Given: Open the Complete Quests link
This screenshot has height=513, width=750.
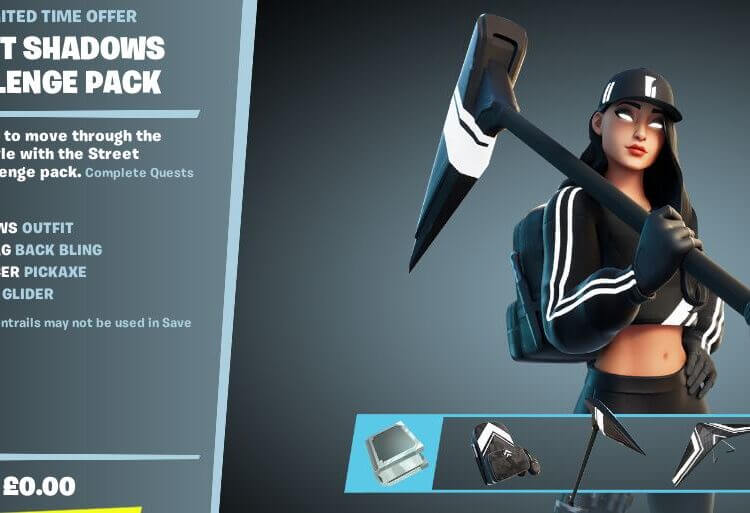Looking at the screenshot, I should click(139, 173).
